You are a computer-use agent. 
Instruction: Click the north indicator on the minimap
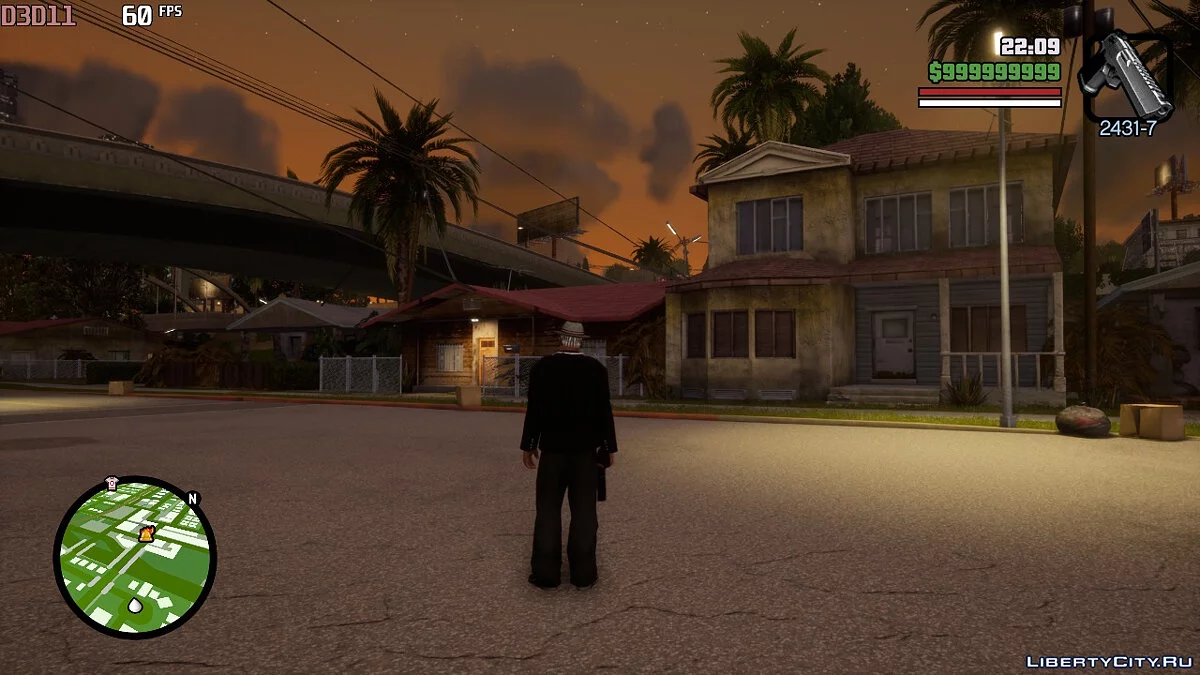coord(193,498)
